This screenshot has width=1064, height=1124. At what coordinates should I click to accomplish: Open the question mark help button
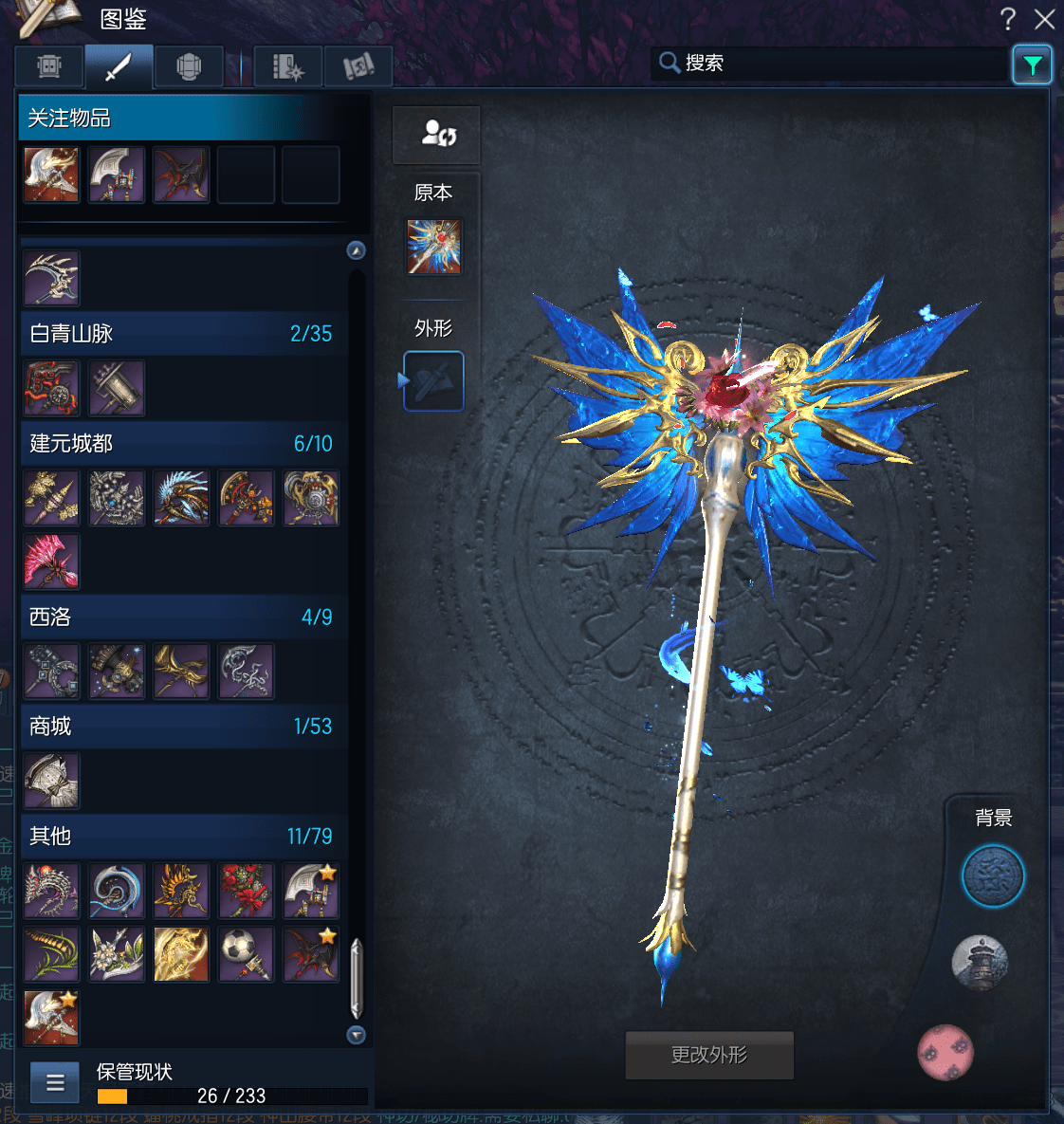coord(1008,19)
